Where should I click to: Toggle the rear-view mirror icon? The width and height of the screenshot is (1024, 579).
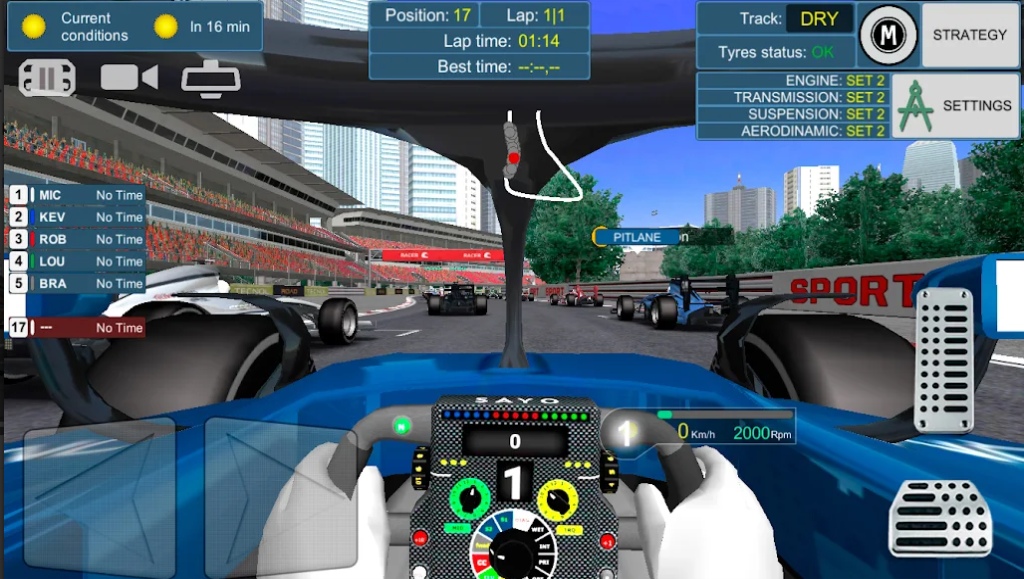[211, 79]
